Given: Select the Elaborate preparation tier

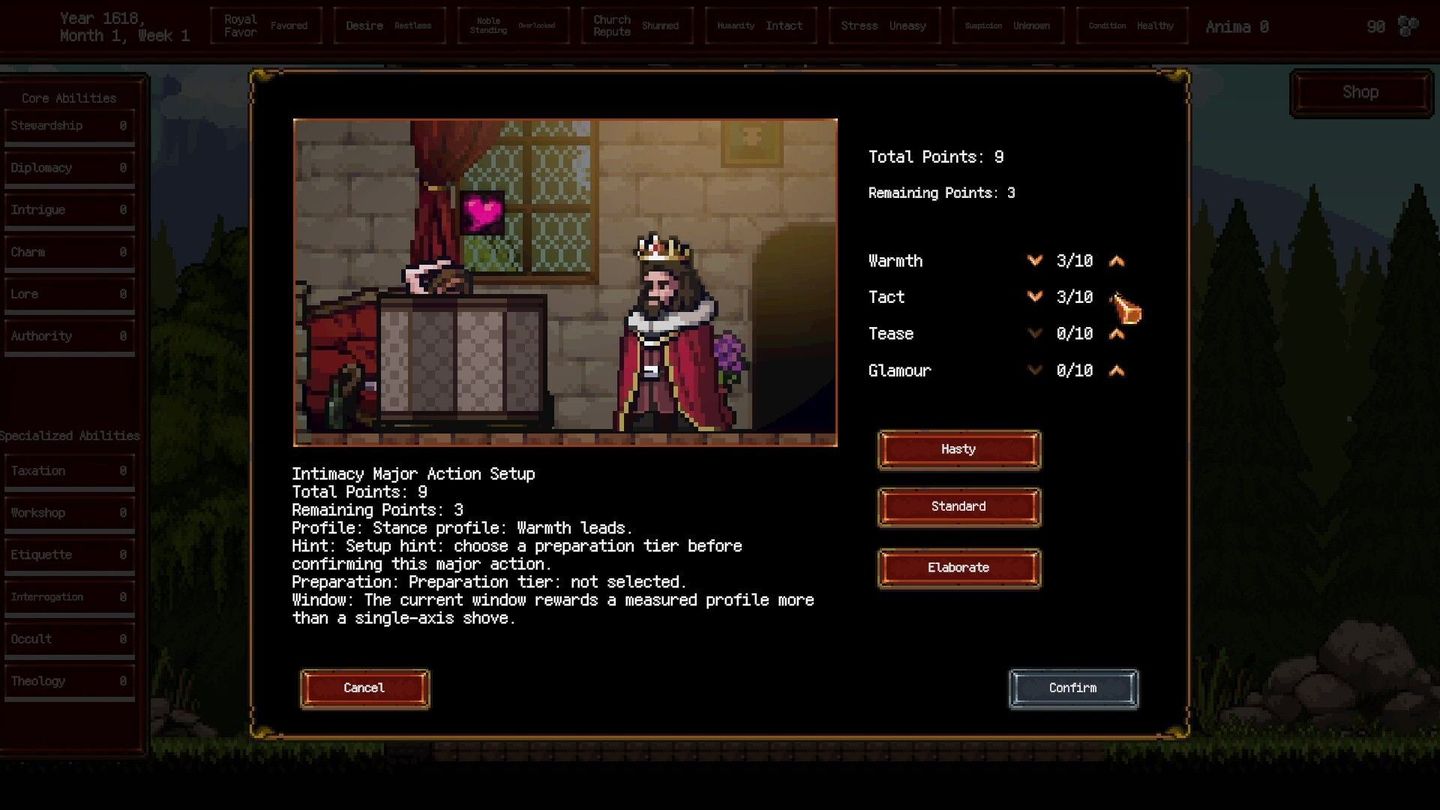Looking at the screenshot, I should [958, 567].
